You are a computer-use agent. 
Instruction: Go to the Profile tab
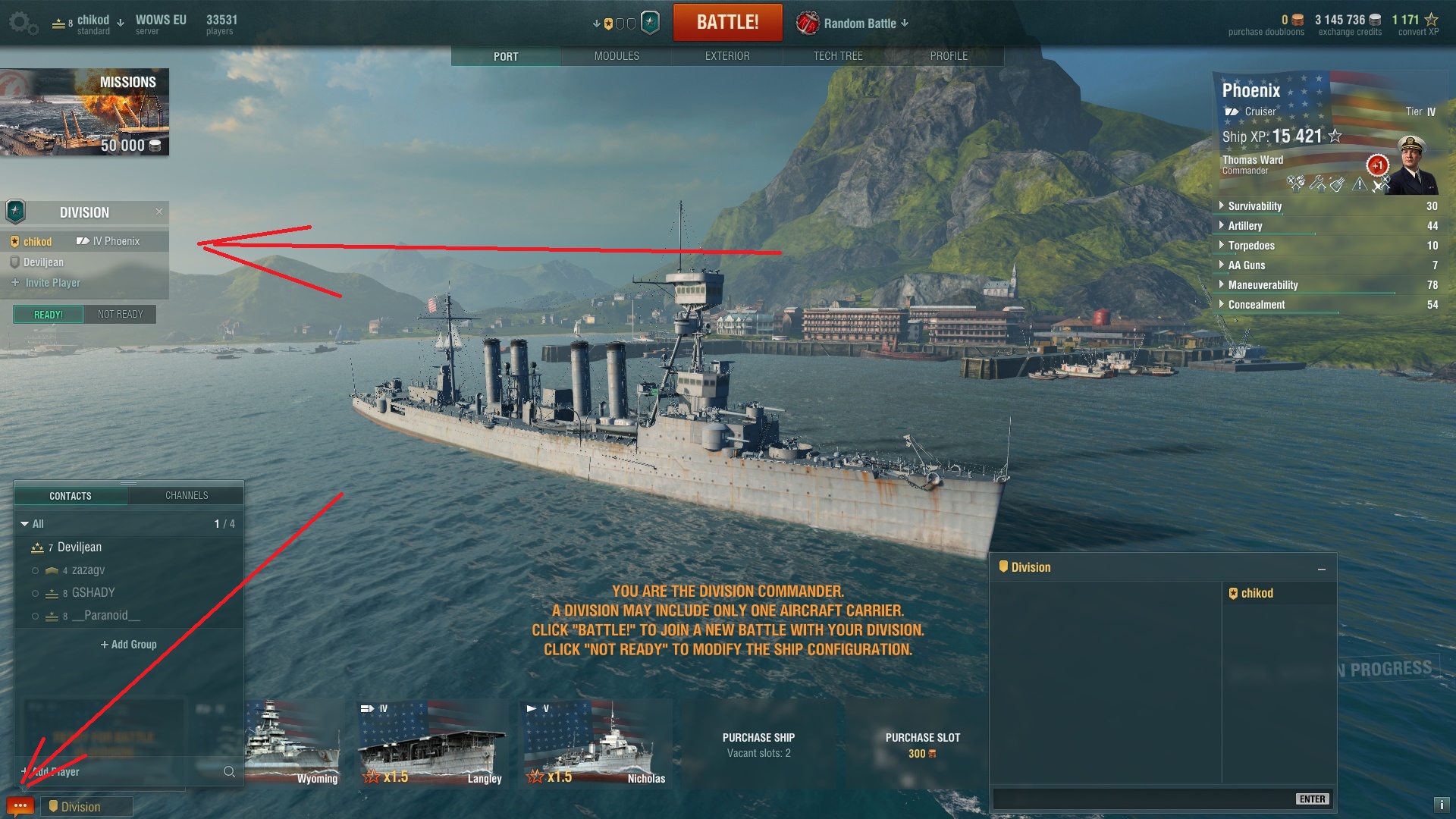click(949, 56)
